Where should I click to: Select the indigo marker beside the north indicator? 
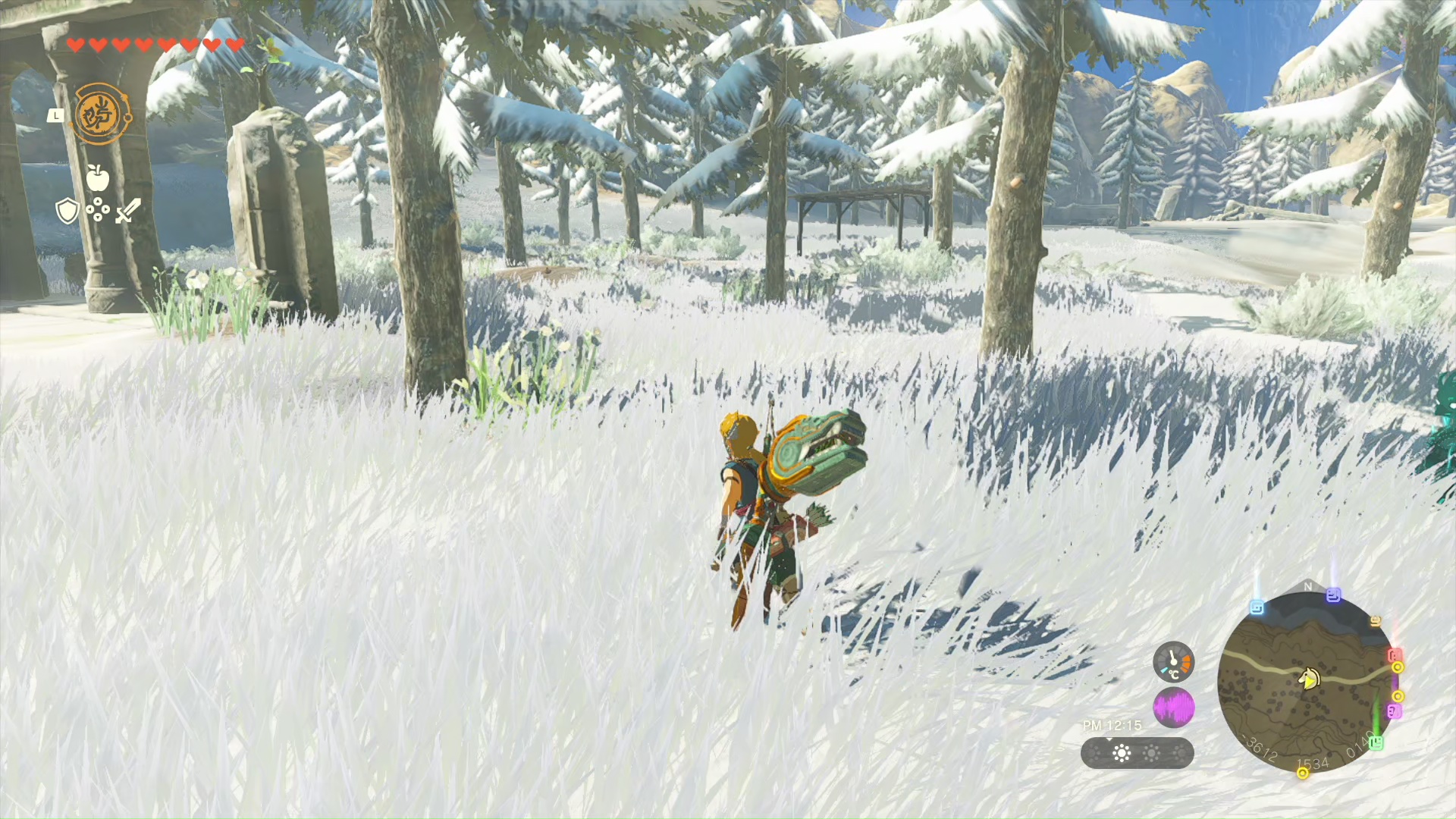pos(1333,596)
